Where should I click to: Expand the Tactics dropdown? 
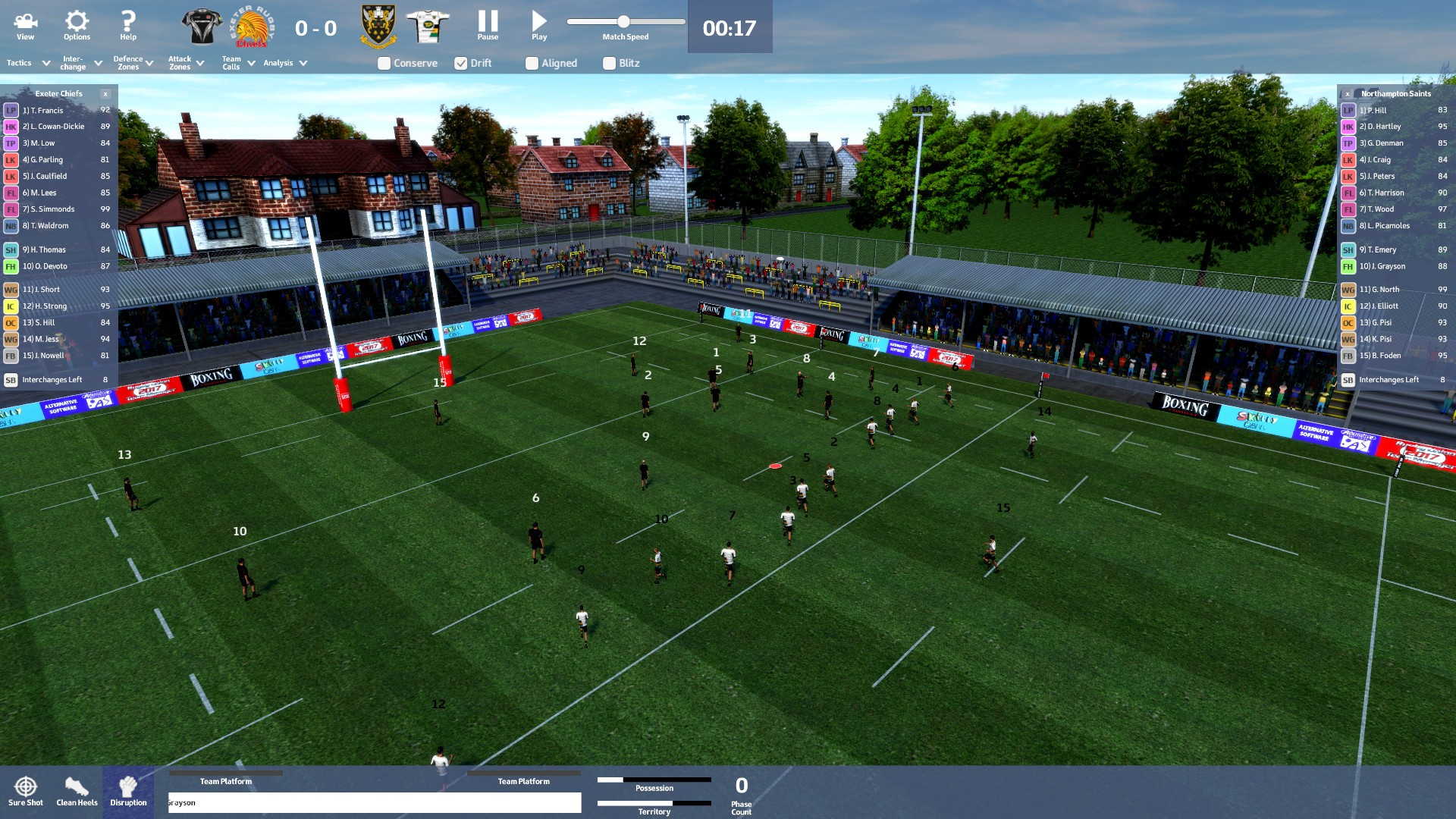(28, 63)
